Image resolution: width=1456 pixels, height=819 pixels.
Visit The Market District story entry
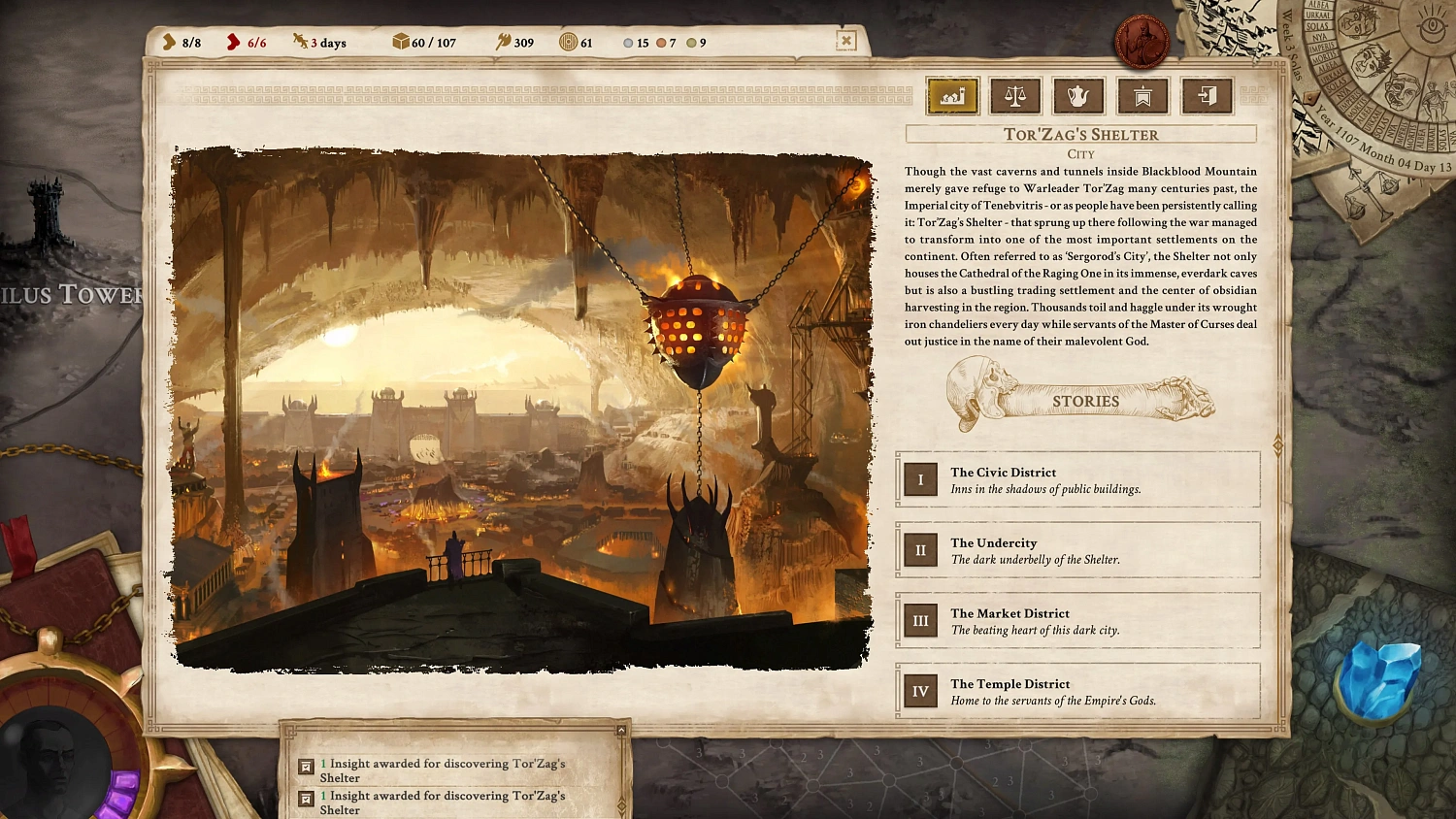[x=1075, y=621]
